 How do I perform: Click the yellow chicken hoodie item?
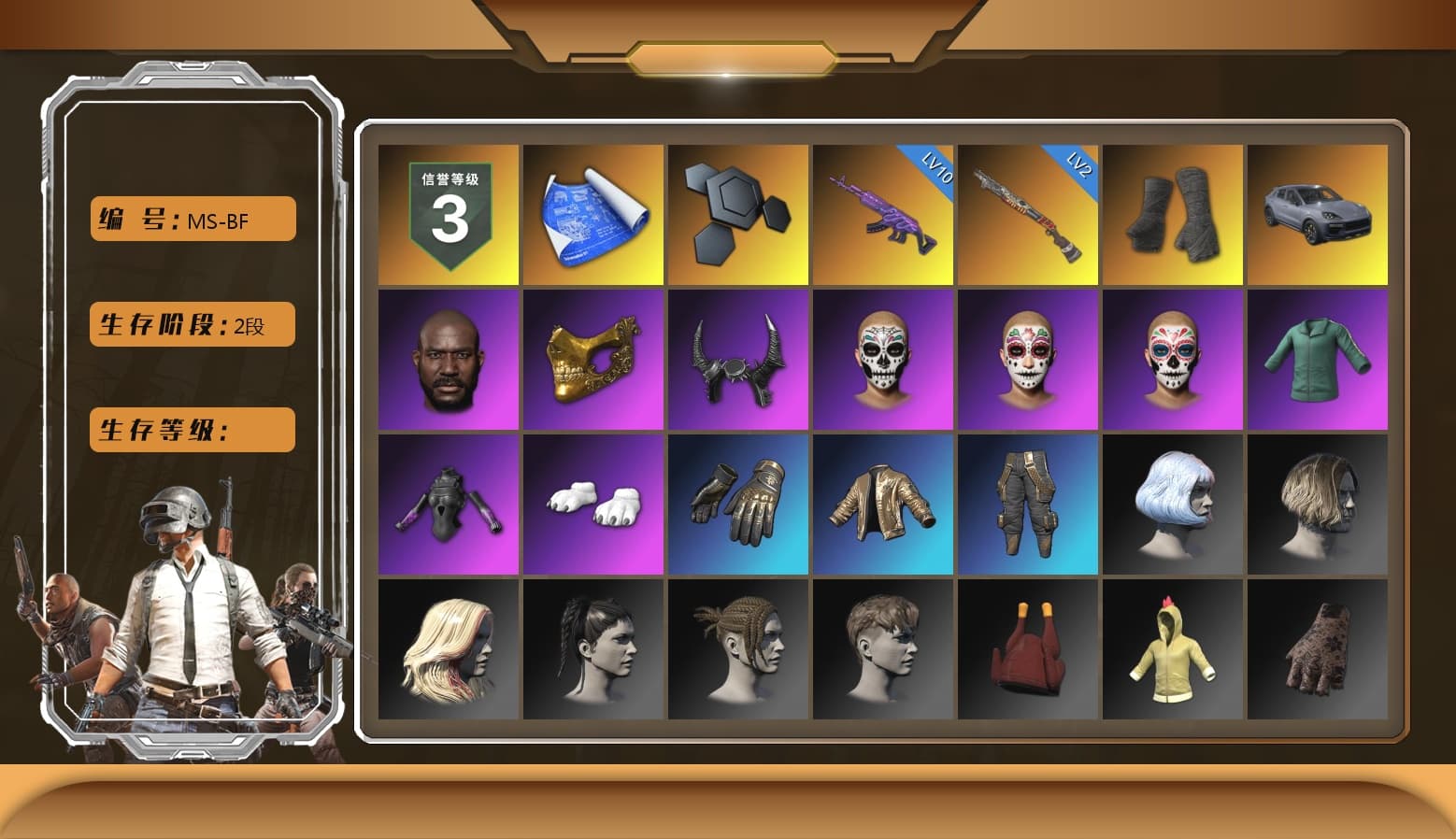tap(1175, 649)
